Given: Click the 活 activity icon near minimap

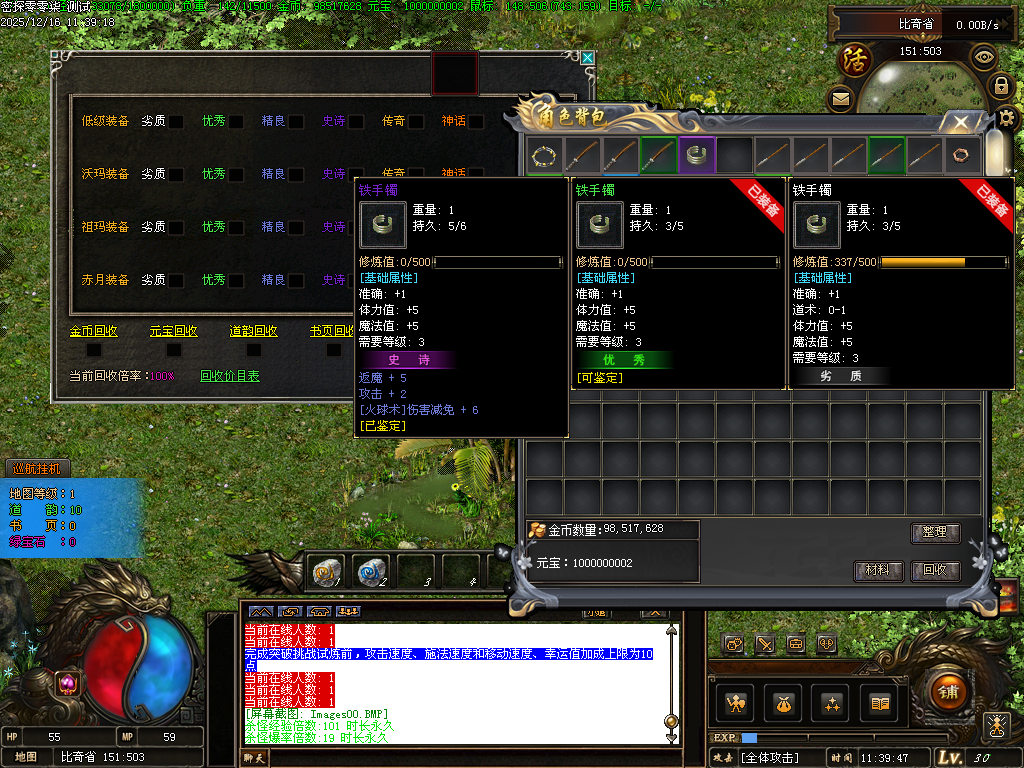Looking at the screenshot, I should 855,58.
